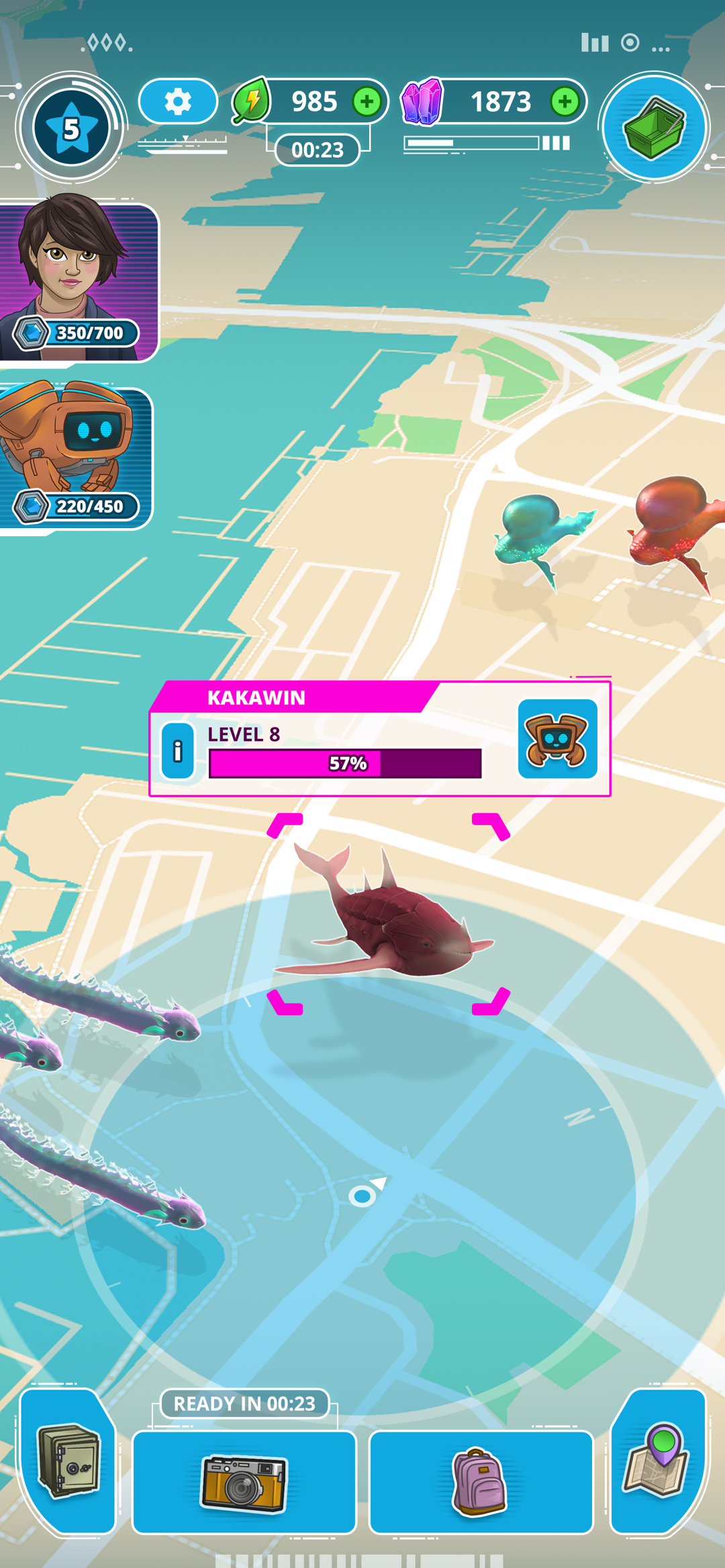Add more energy with the green plus
725x1568 pixels.
pyautogui.click(x=367, y=101)
